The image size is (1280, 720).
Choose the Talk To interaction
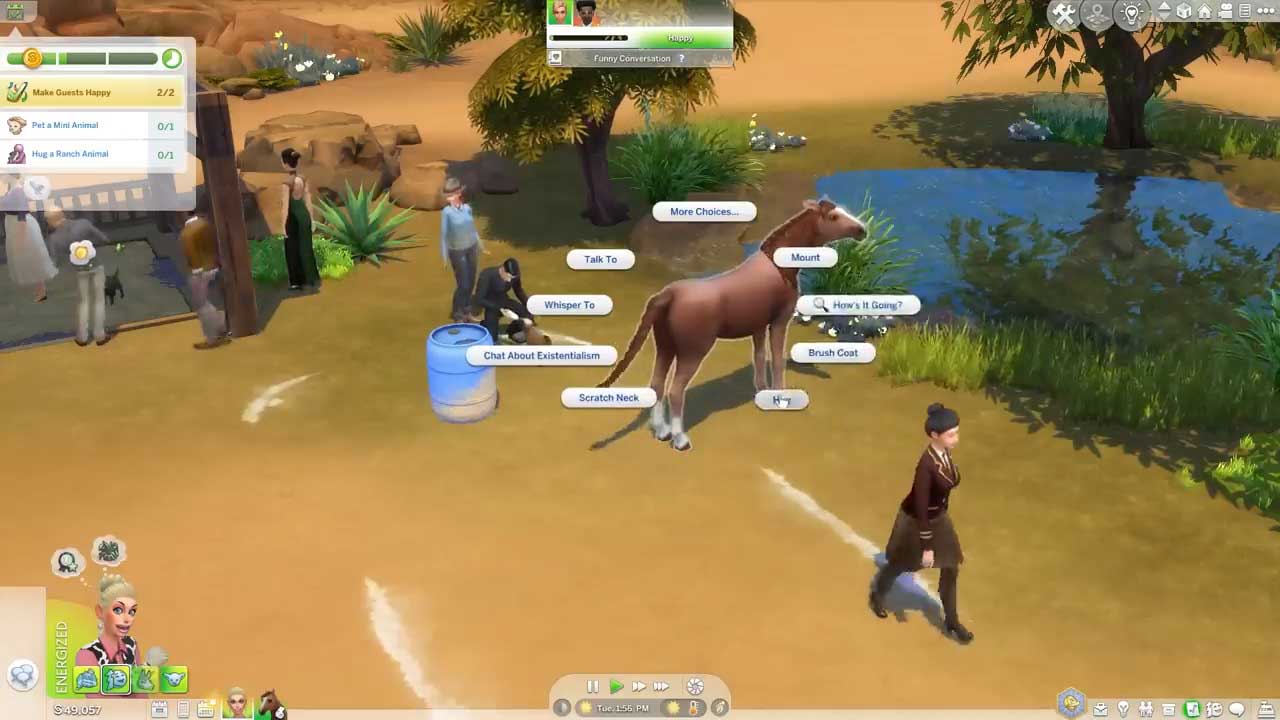click(600, 259)
